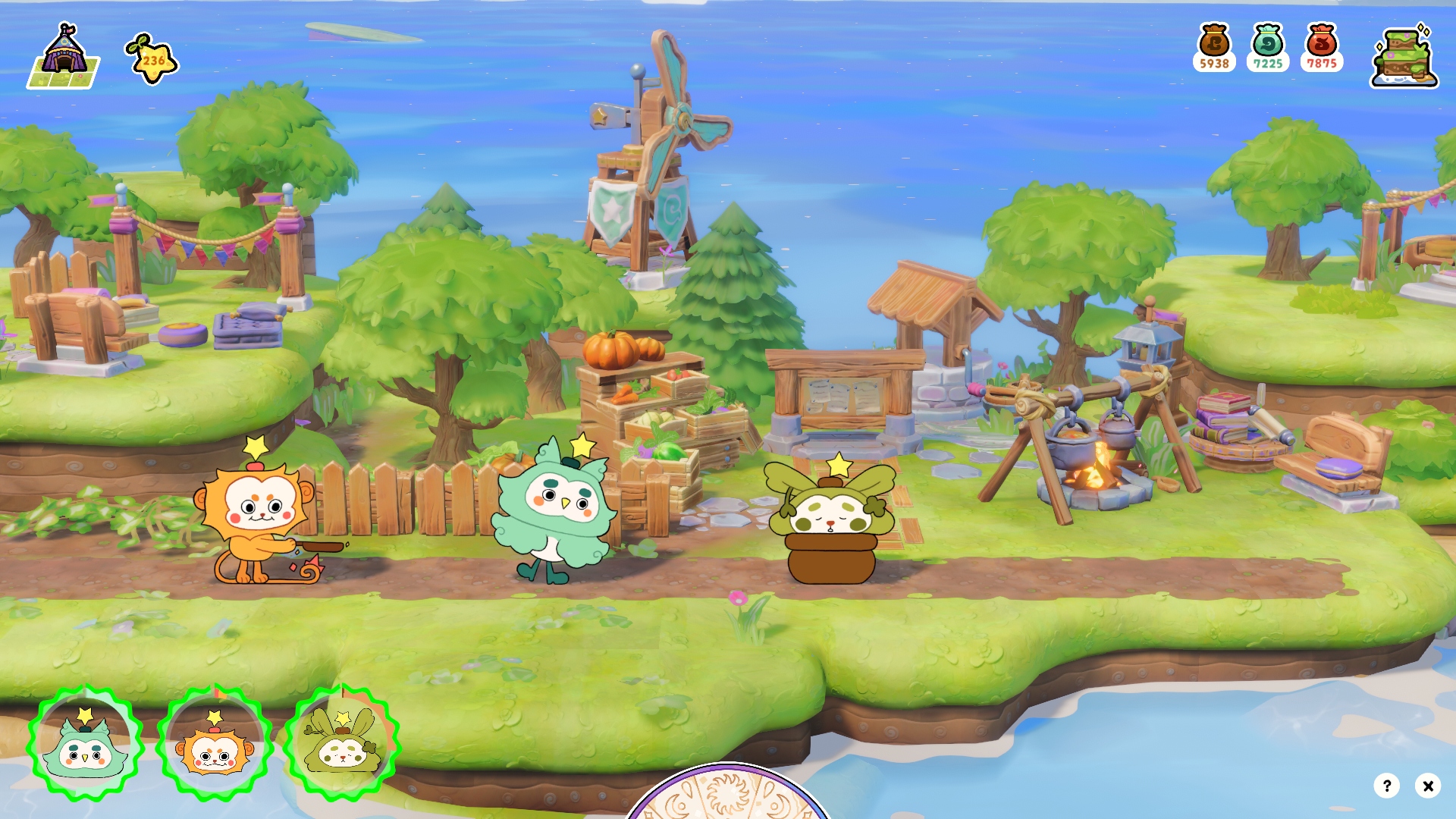Close the screen with the X button
Screen dimensions: 1456x819
[1428, 786]
